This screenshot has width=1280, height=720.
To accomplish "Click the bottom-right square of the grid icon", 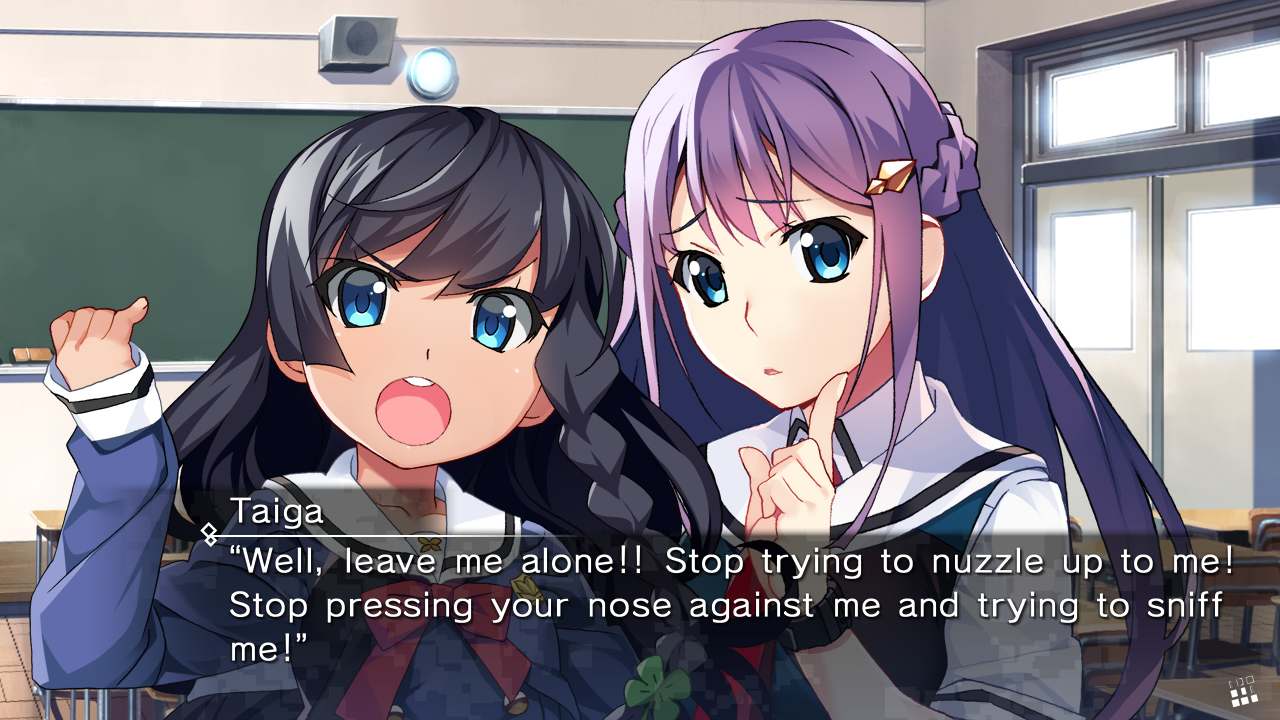I will [x=1254, y=699].
